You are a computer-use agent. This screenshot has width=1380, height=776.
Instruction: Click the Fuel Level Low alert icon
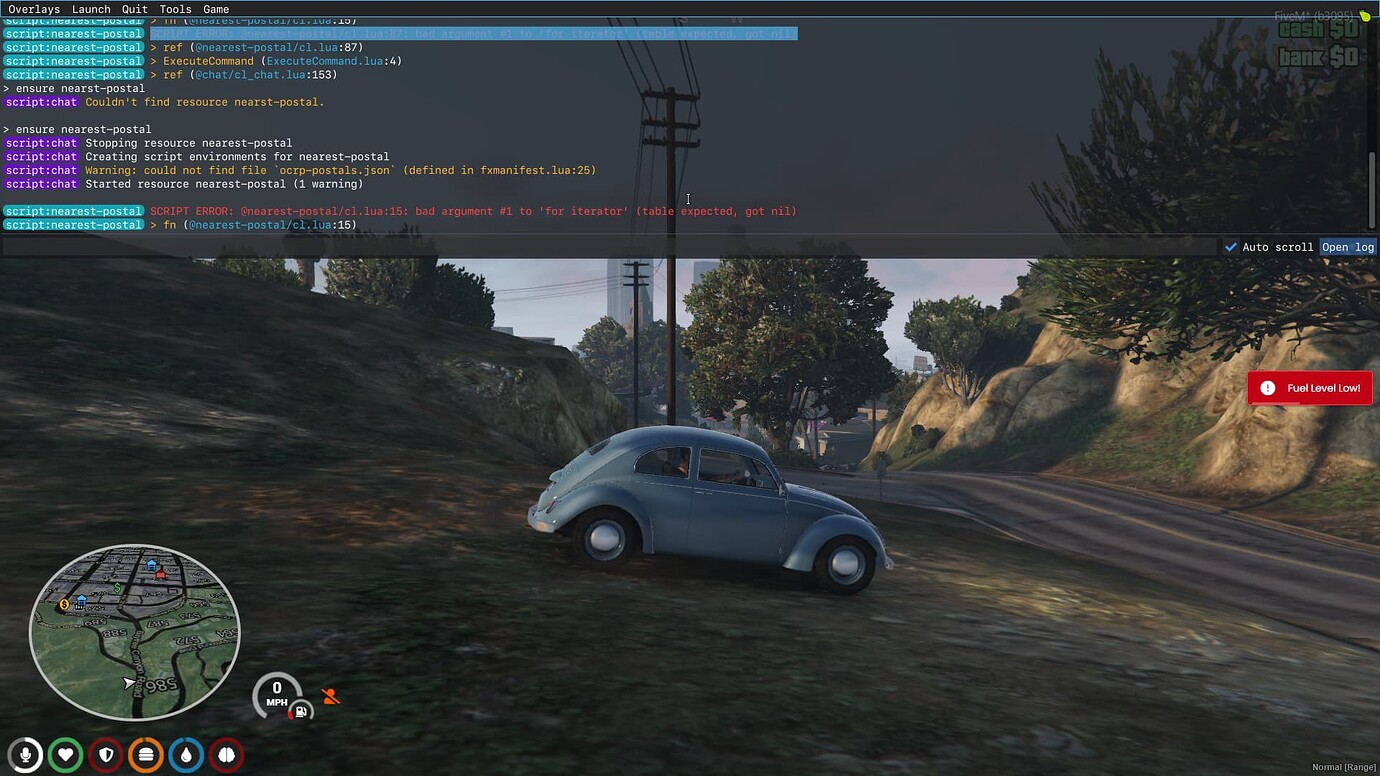coord(1266,388)
